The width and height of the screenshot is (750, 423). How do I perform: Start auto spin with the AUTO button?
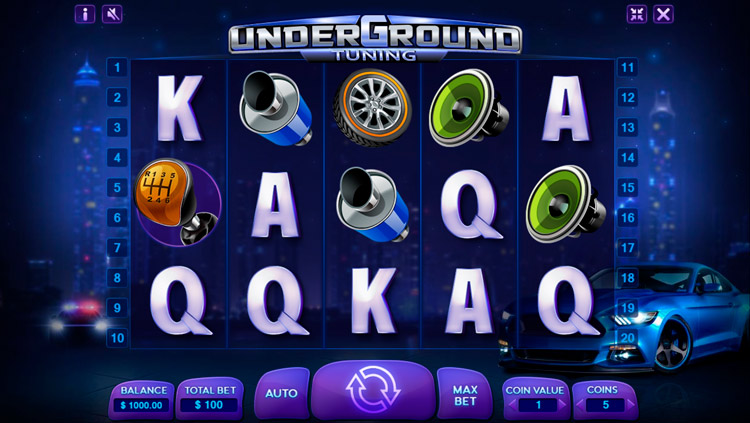pos(281,393)
